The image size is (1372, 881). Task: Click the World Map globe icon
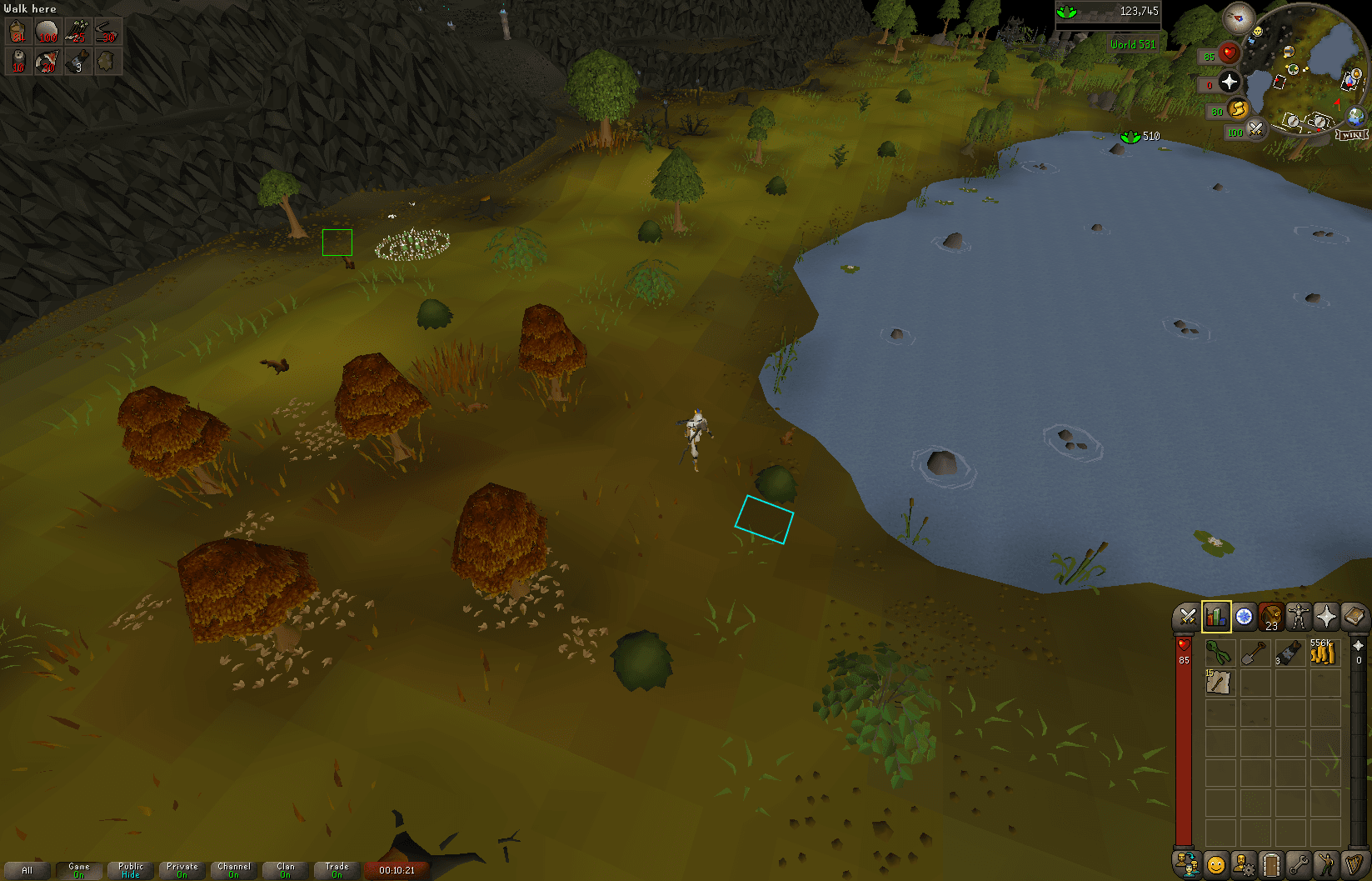click(1355, 116)
